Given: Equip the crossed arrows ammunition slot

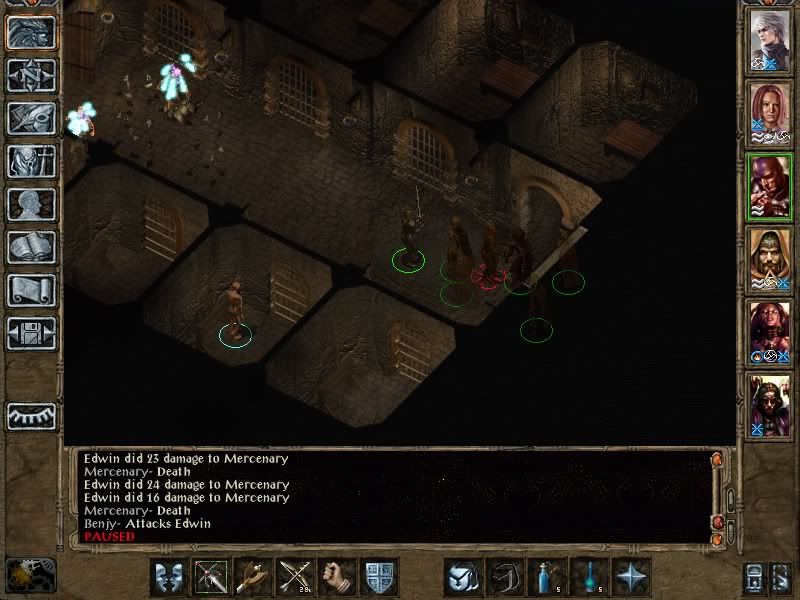Looking at the screenshot, I should (x=295, y=577).
